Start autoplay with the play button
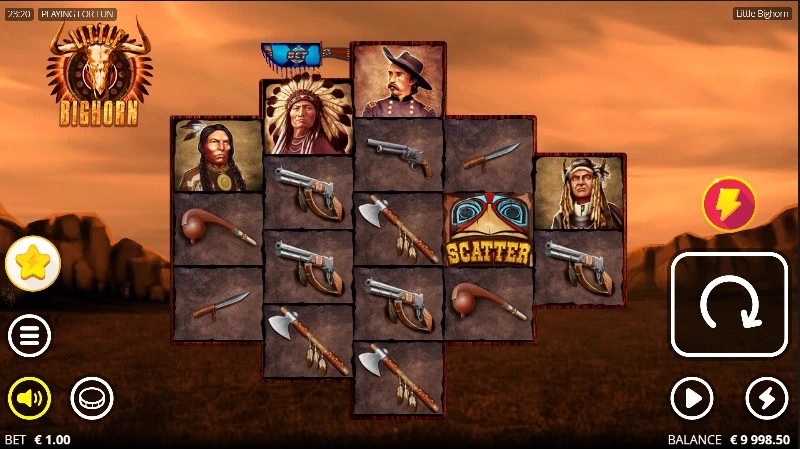800x449 pixels. pyautogui.click(x=691, y=399)
